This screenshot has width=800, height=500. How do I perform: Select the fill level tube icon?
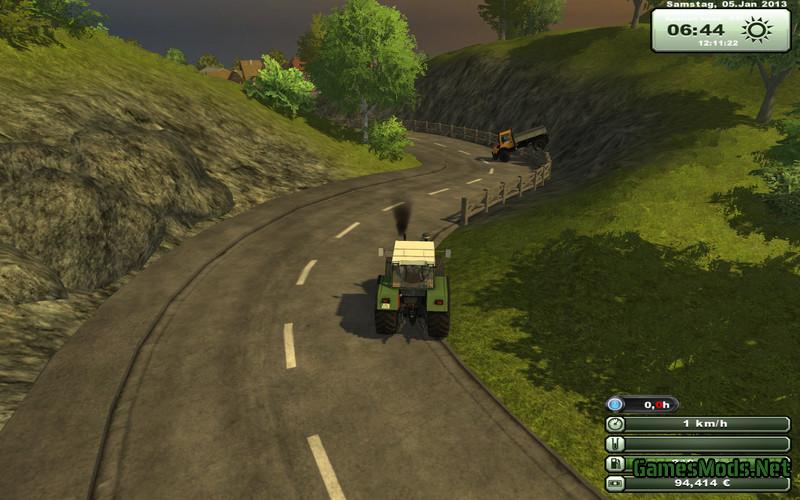pos(617,444)
